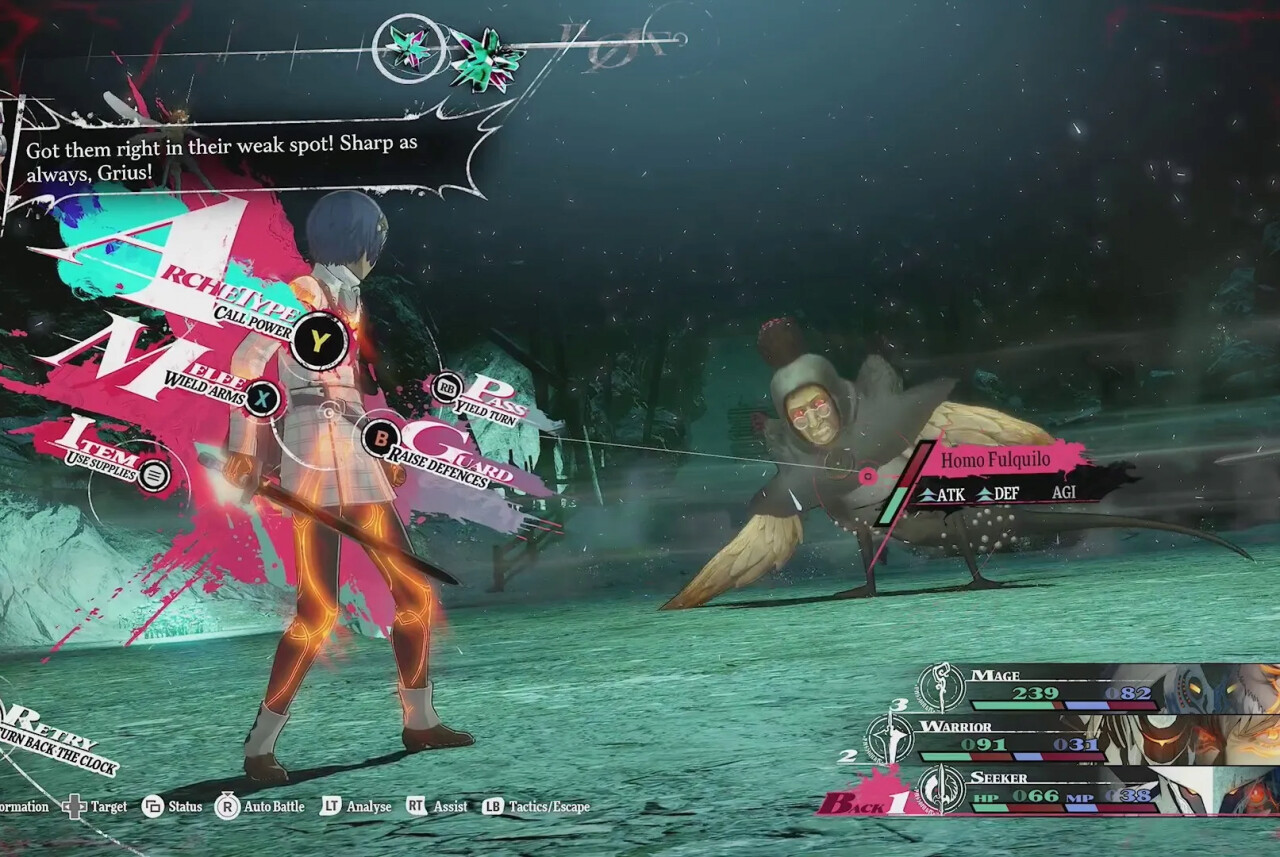Choose the Analyse option
The height and width of the screenshot is (857, 1280).
(x=356, y=806)
